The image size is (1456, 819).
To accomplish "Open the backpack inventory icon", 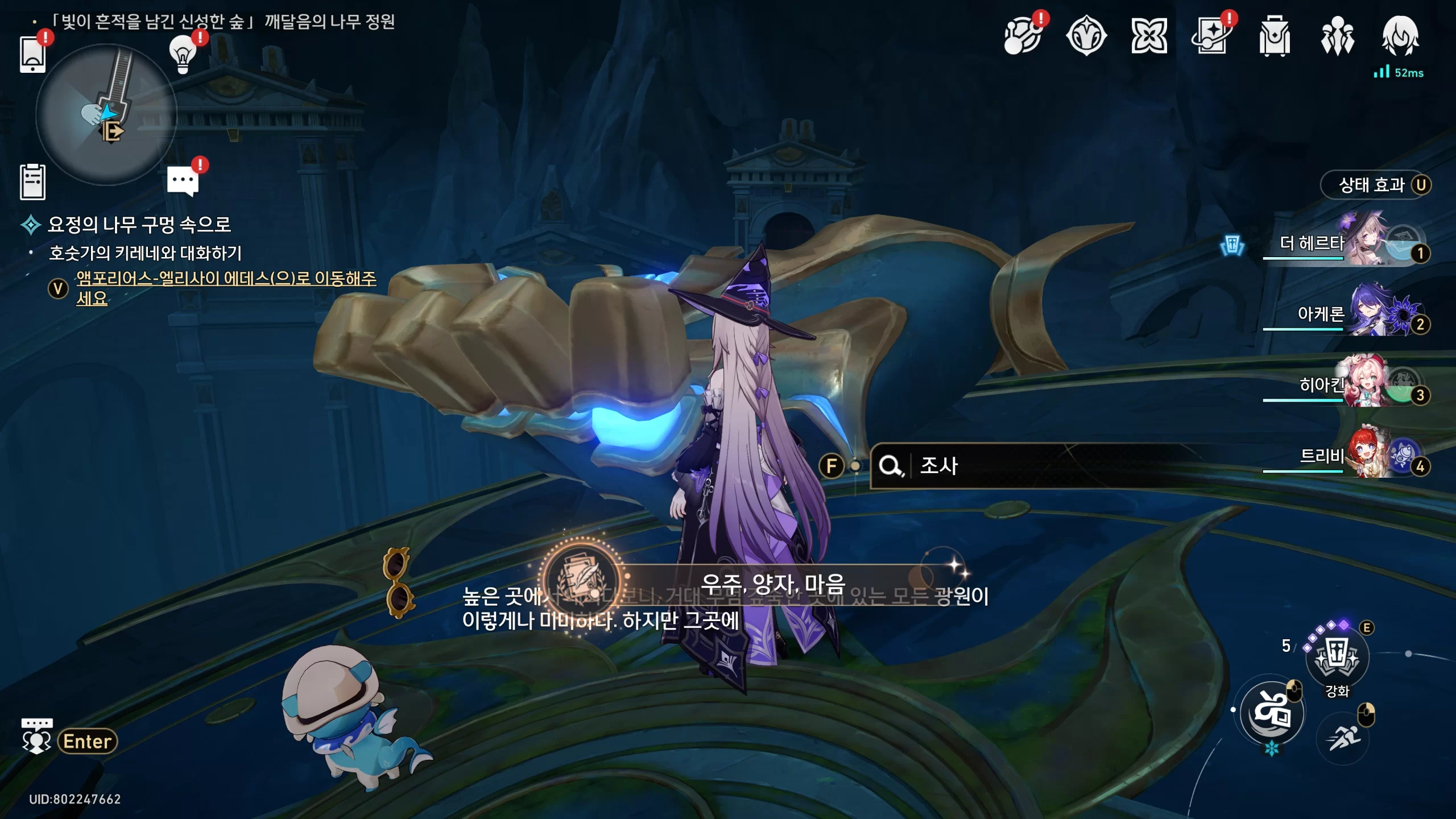I will click(1275, 36).
